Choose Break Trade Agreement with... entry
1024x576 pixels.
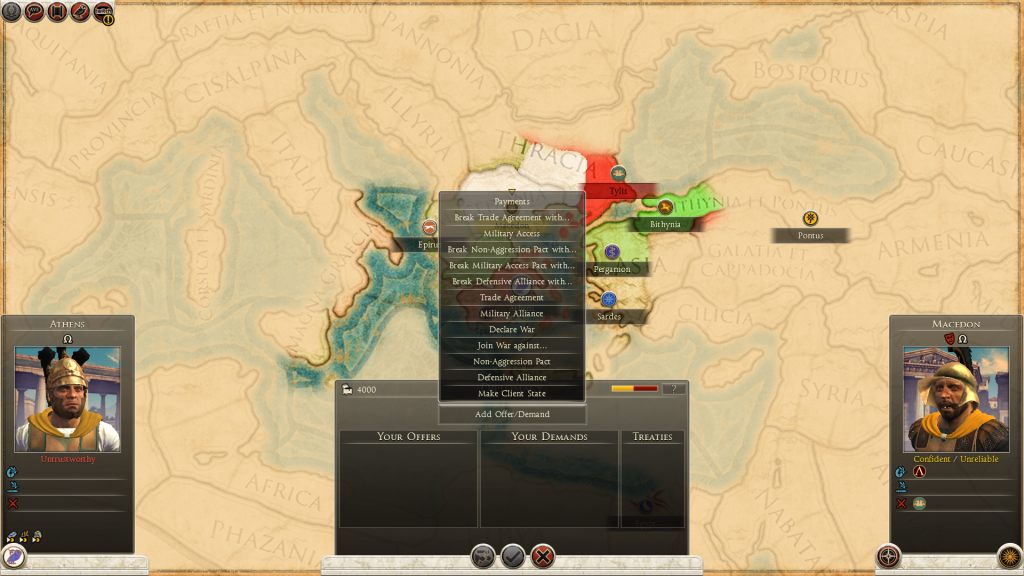512,217
